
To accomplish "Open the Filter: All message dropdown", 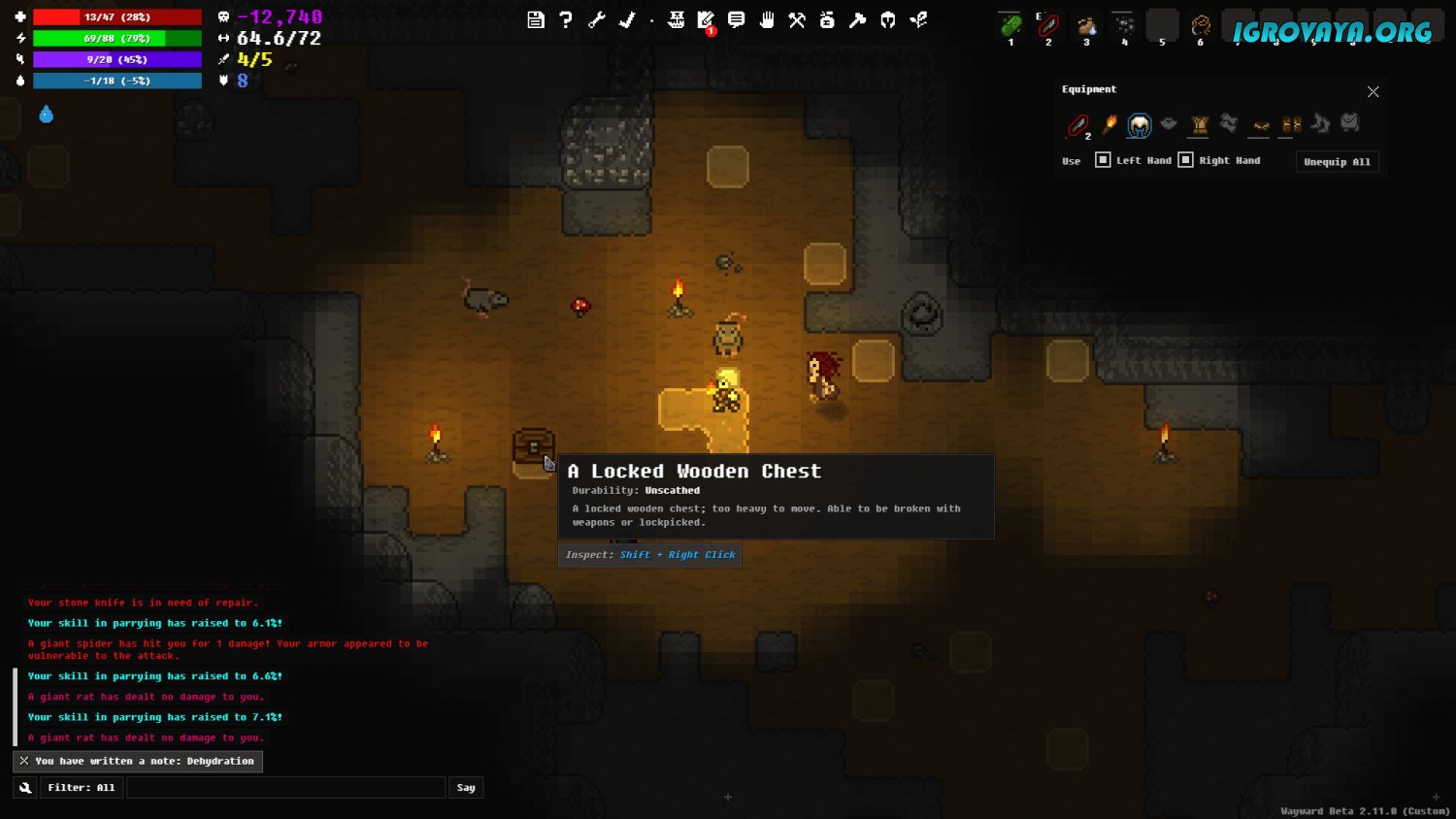I will 81,788.
